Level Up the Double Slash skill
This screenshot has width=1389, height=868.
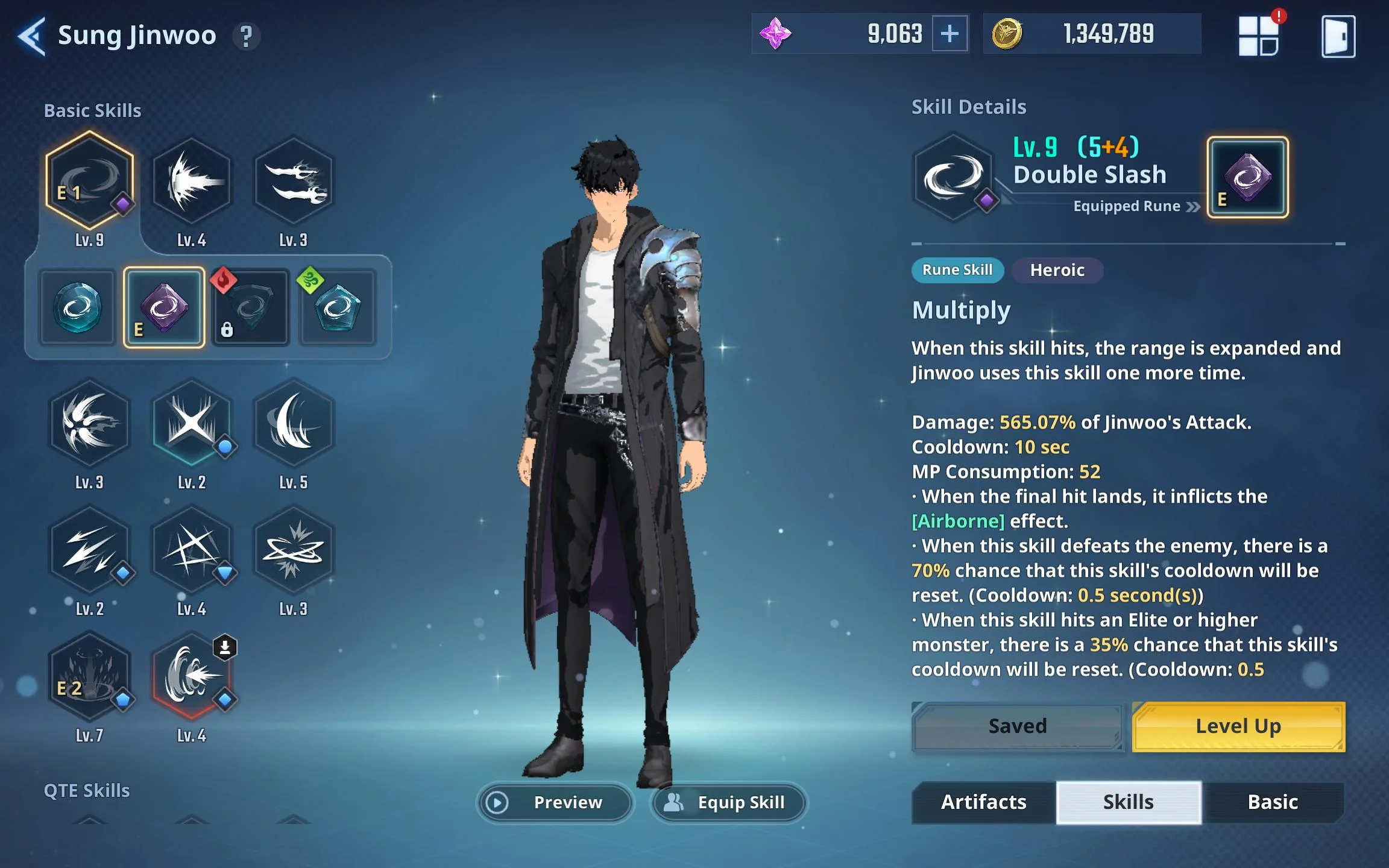click(x=1238, y=726)
